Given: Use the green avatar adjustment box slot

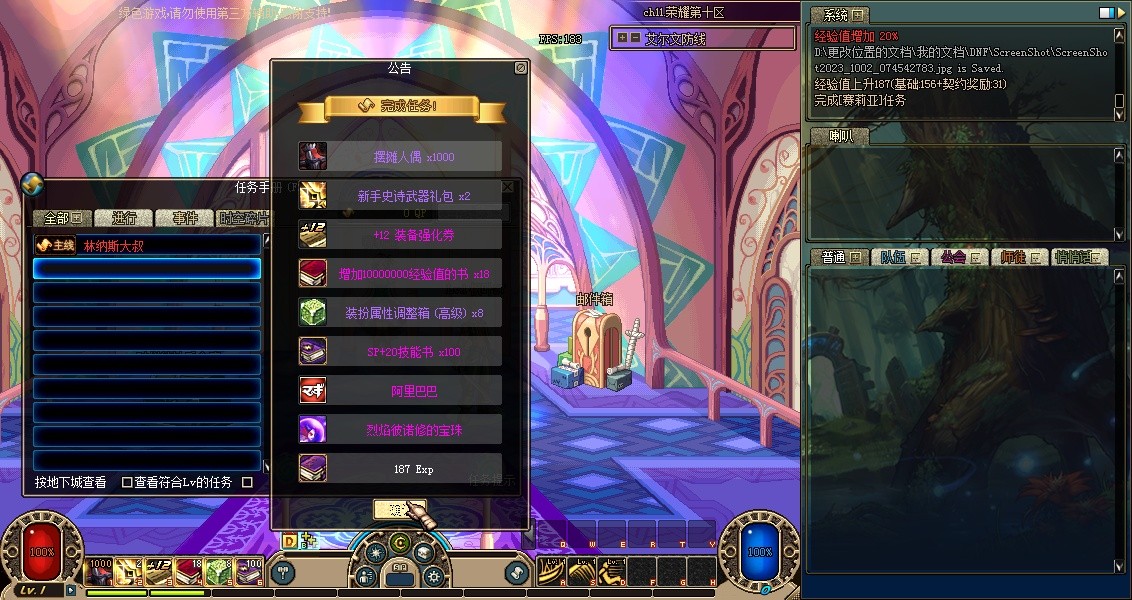Looking at the screenshot, I should [219, 571].
